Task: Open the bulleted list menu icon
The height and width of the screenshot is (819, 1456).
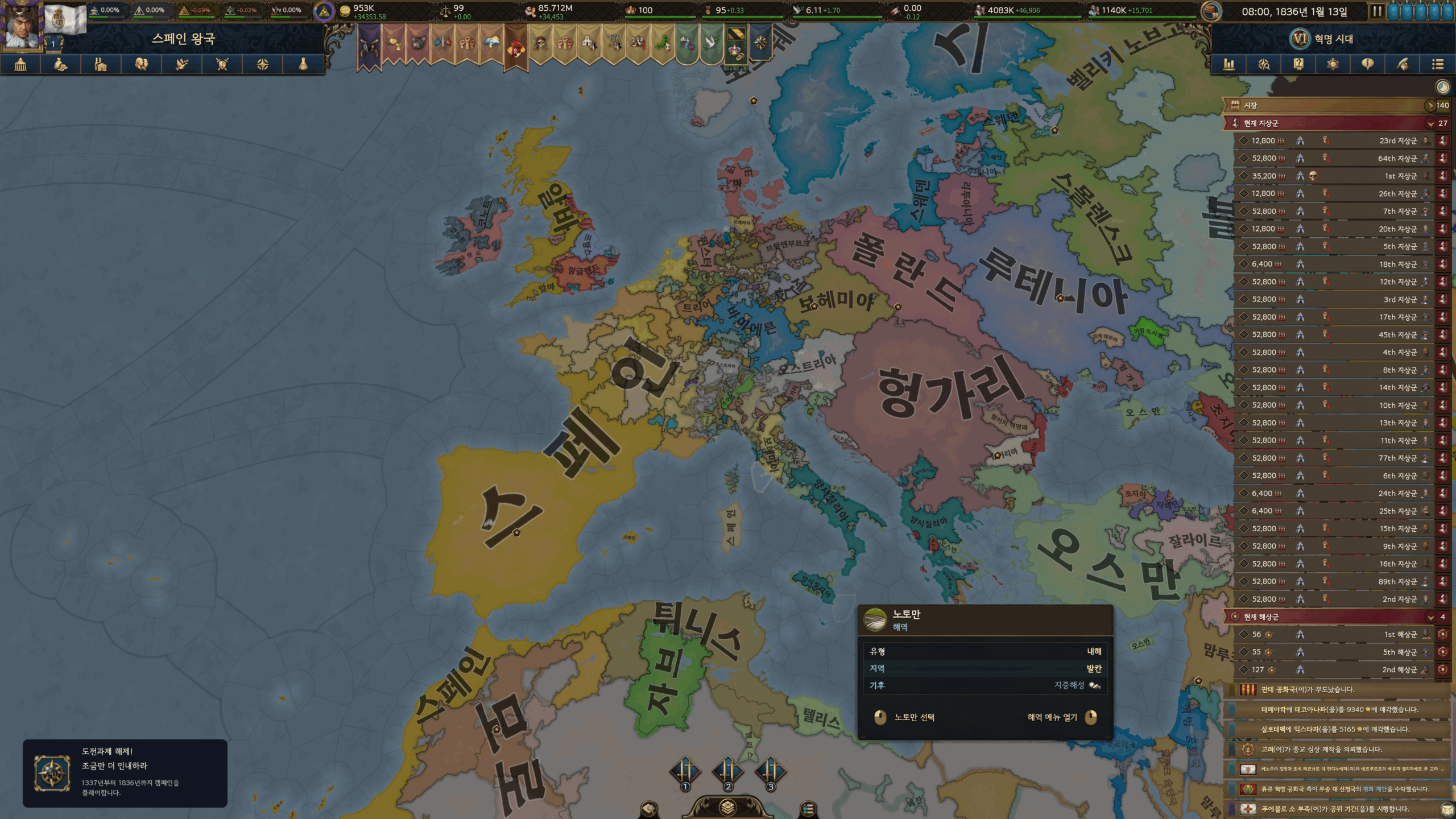Action: [x=1437, y=64]
